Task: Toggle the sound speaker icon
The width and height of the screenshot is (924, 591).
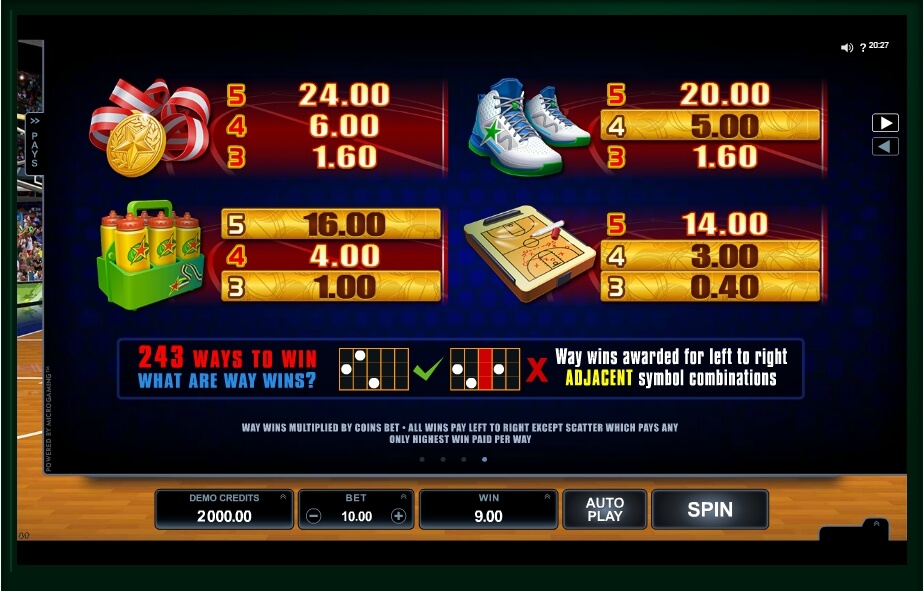Action: [847, 47]
